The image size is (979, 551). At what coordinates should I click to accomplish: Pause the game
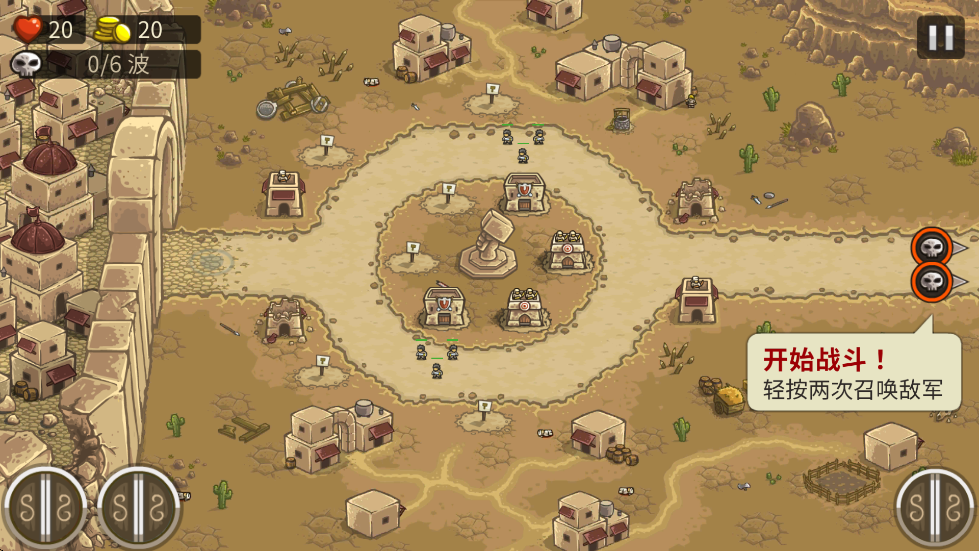point(940,38)
